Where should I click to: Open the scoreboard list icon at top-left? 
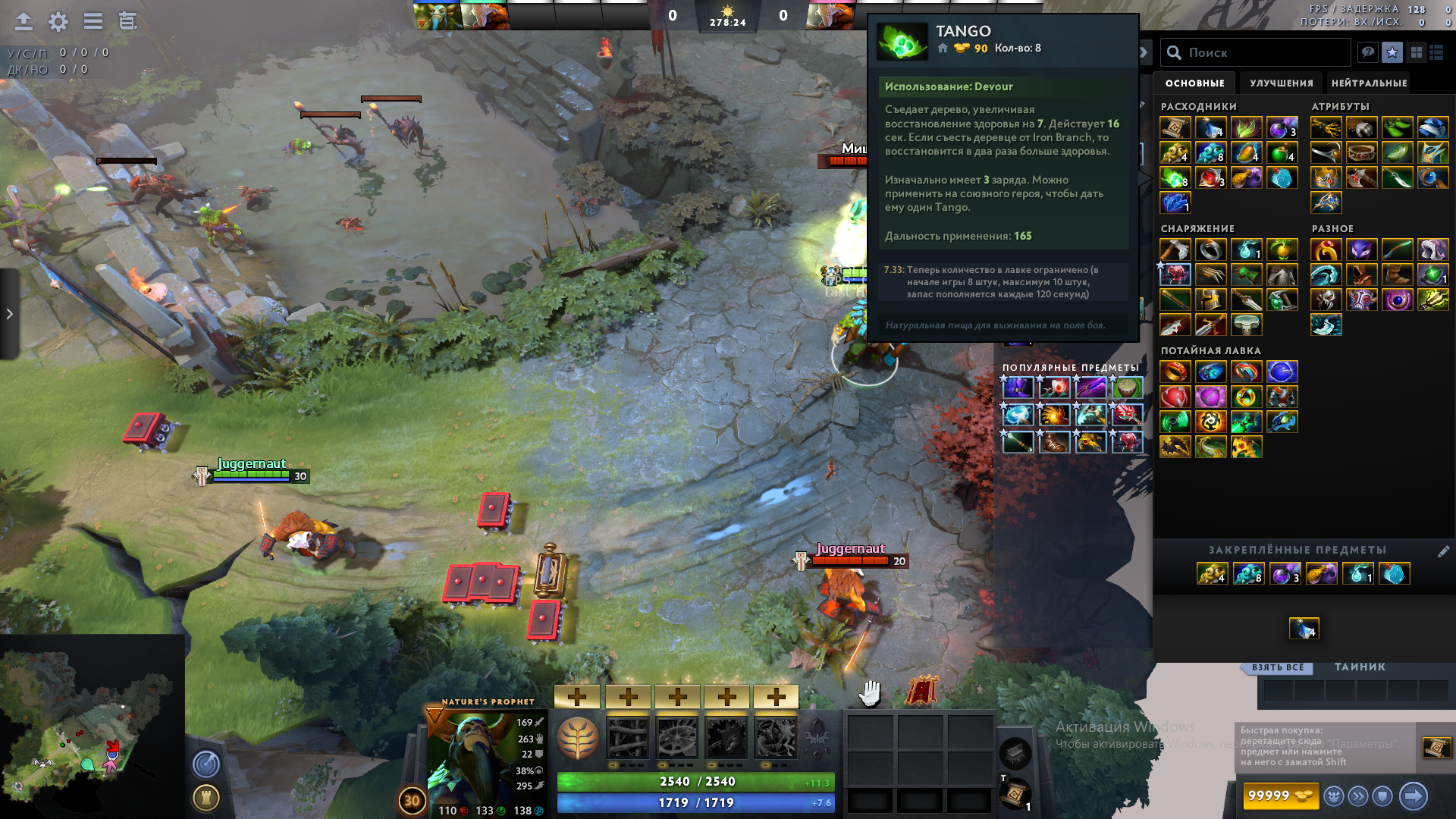93,22
